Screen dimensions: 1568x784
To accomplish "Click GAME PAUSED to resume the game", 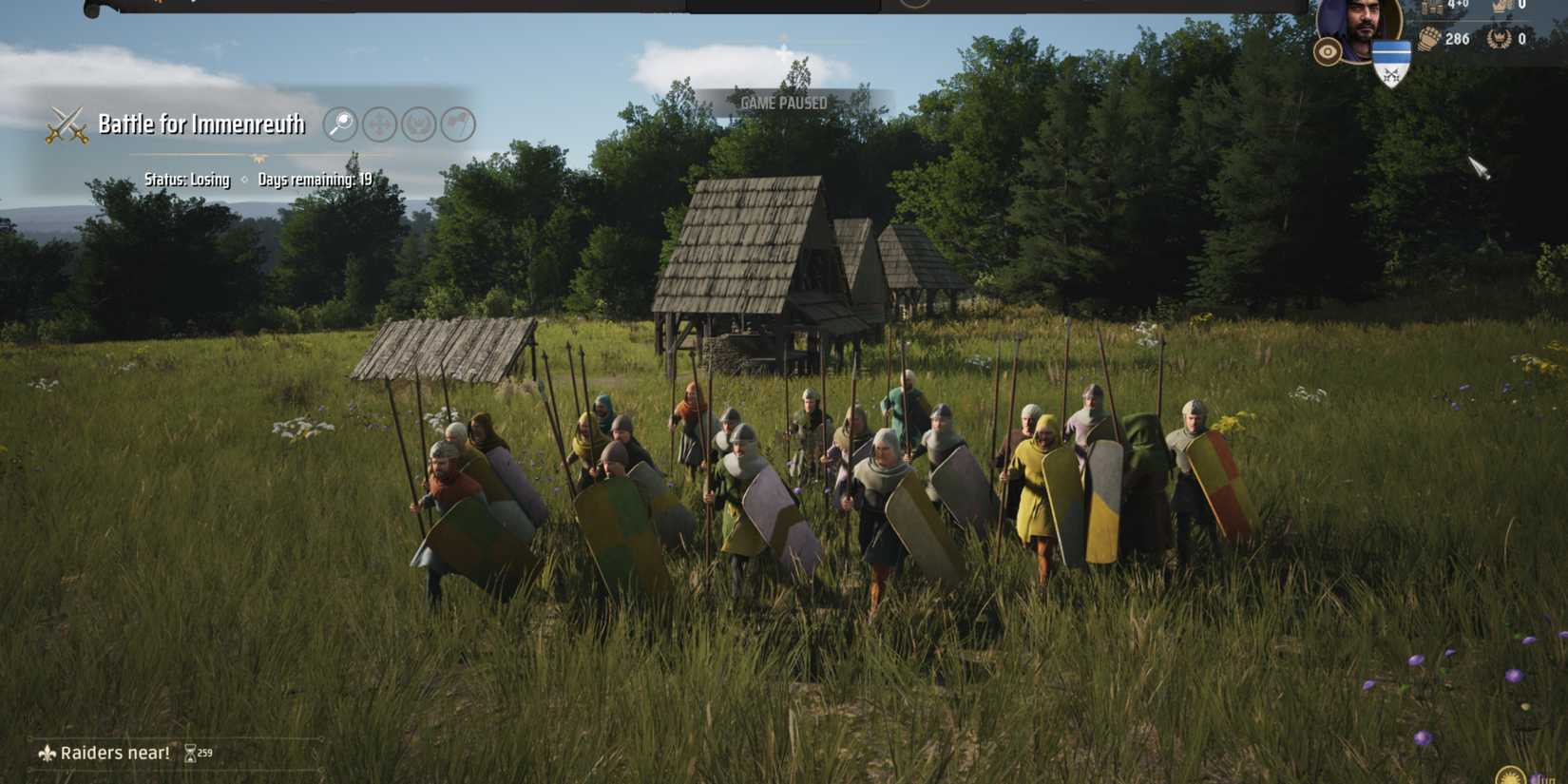I will (784, 101).
